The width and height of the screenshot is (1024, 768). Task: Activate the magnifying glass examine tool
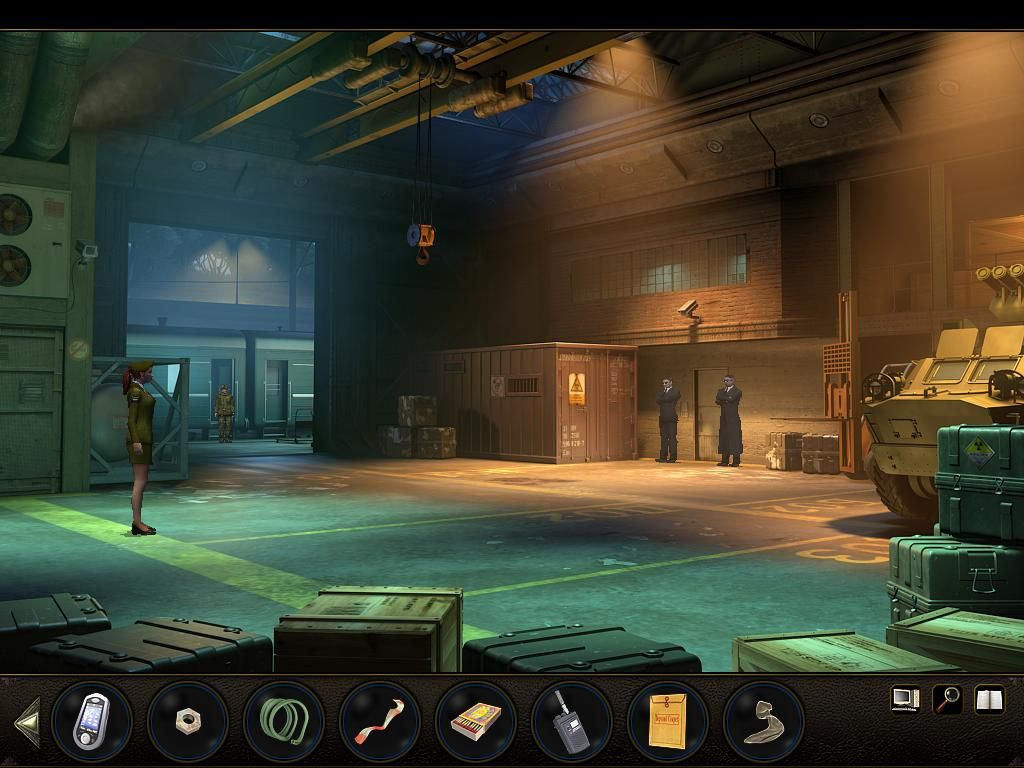click(x=947, y=699)
